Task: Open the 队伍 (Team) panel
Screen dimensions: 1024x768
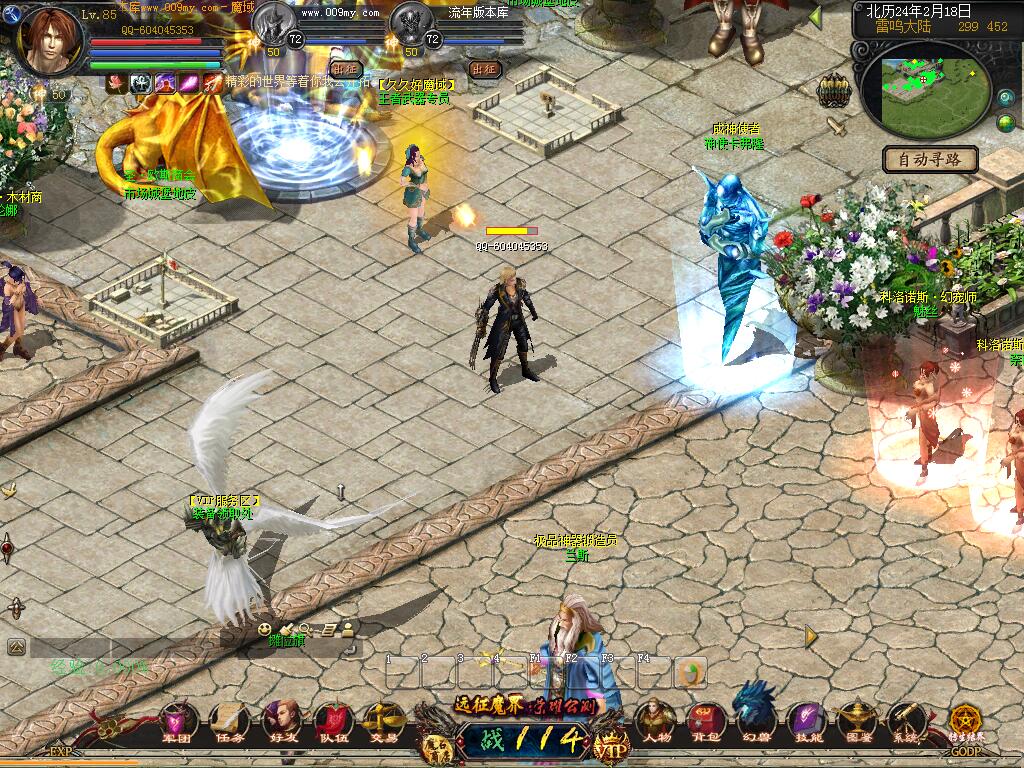Action: [332, 720]
